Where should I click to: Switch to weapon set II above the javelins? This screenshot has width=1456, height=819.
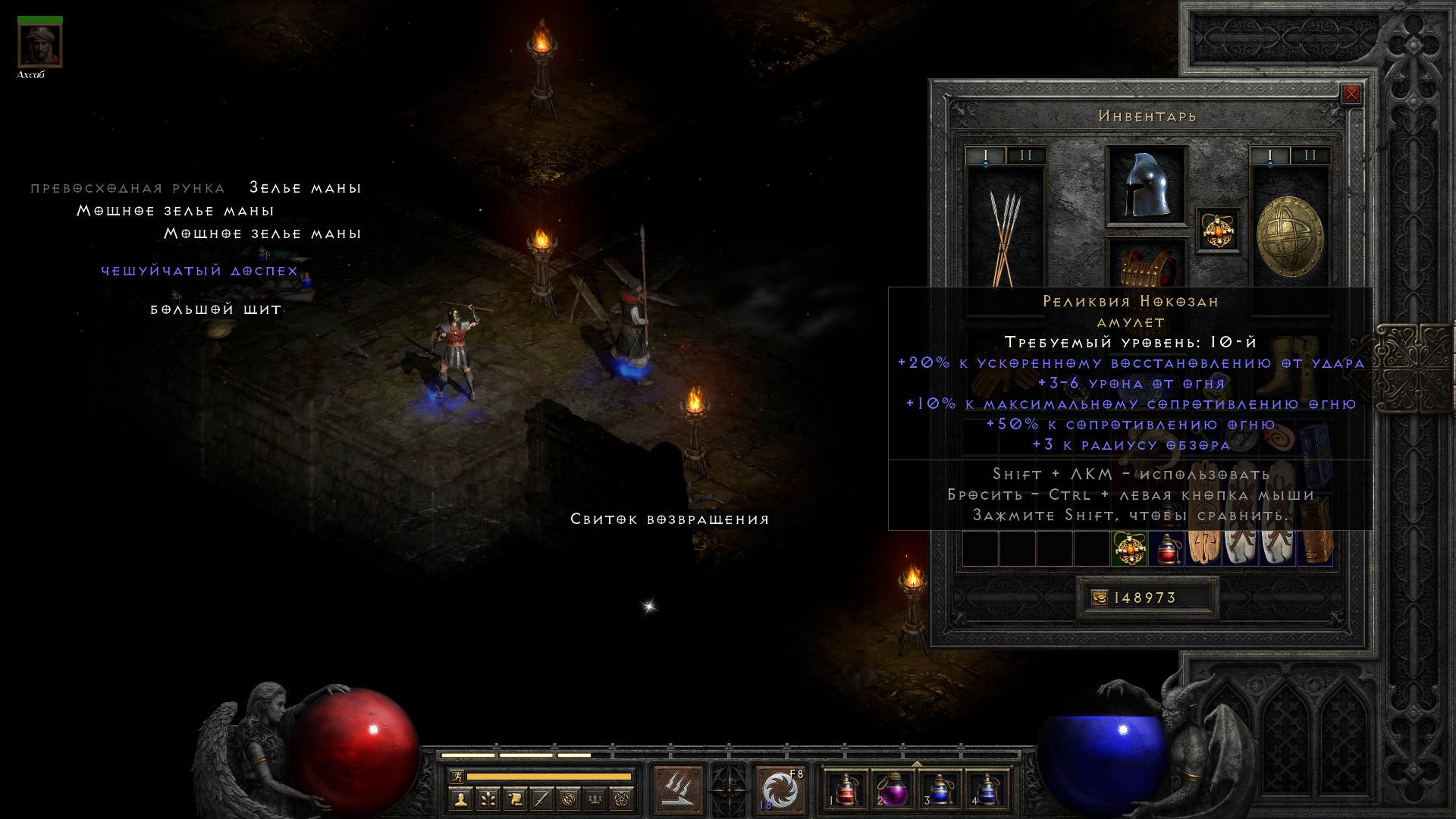[x=1026, y=156]
